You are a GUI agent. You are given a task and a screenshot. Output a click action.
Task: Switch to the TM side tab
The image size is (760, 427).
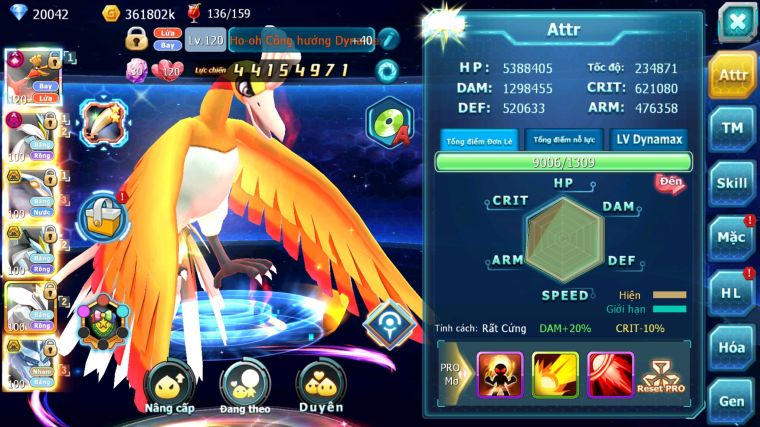[732, 128]
